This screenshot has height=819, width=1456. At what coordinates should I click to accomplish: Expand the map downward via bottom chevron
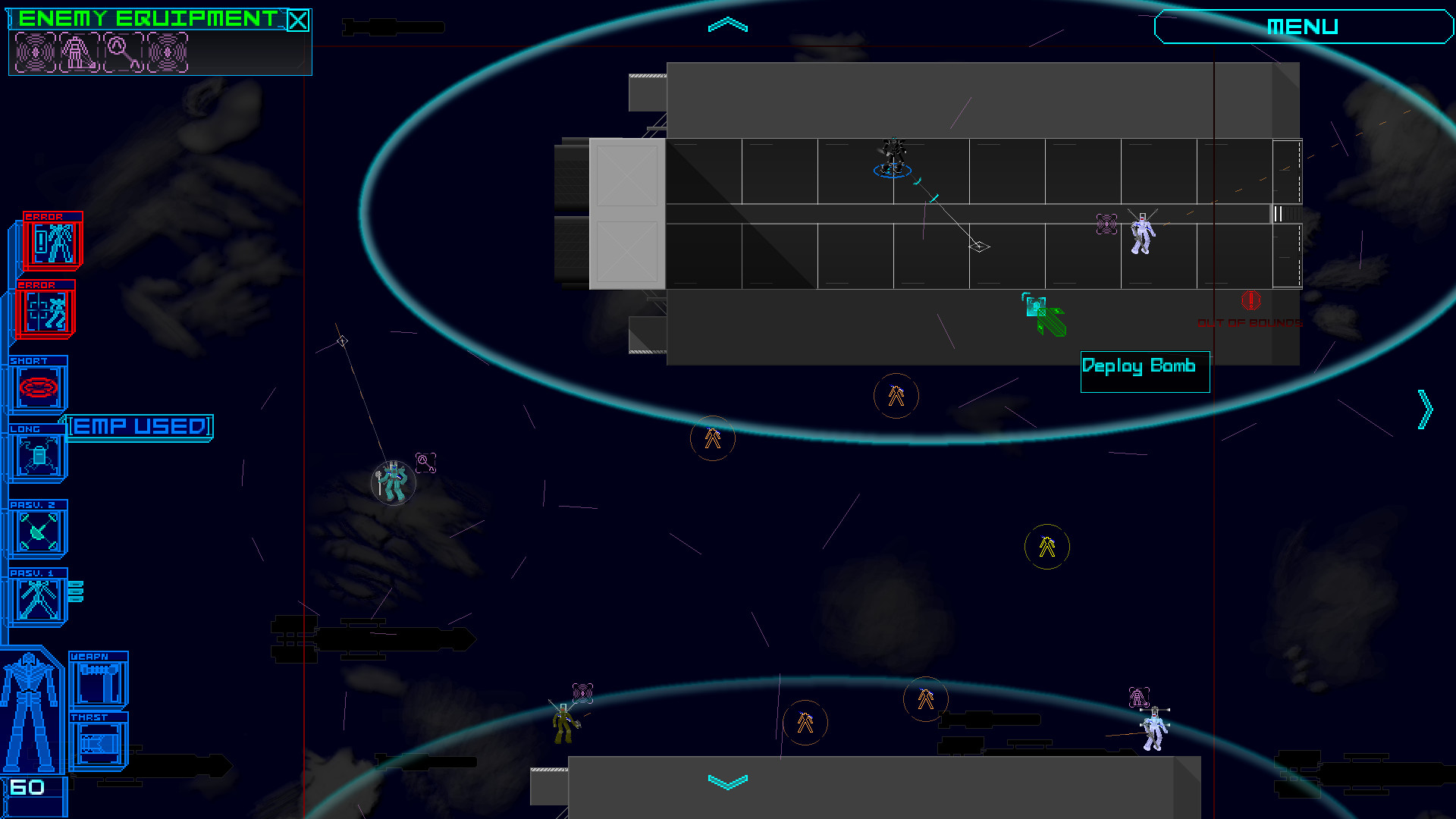pos(727,781)
